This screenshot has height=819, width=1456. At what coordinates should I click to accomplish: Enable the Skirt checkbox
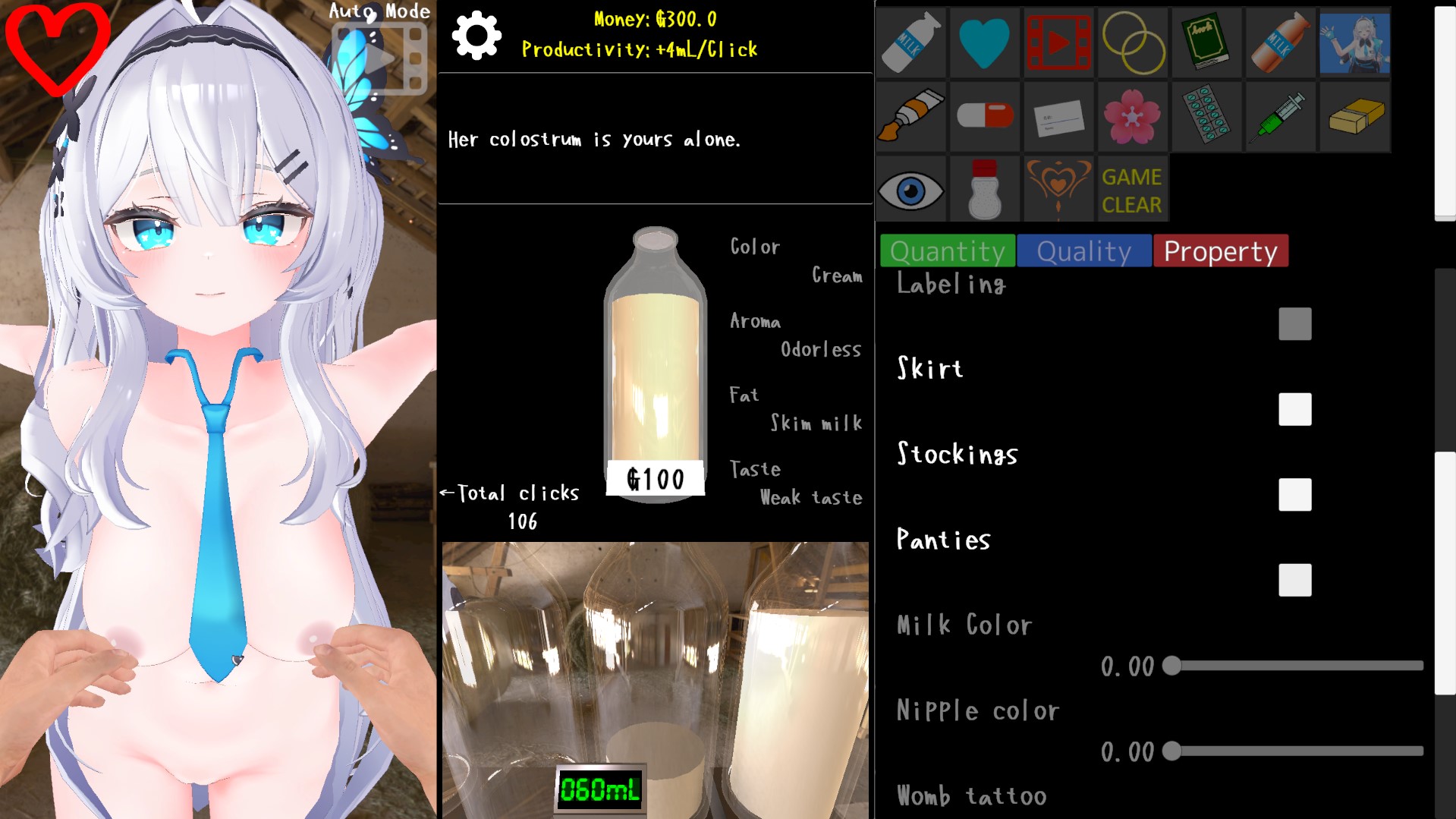point(1294,409)
